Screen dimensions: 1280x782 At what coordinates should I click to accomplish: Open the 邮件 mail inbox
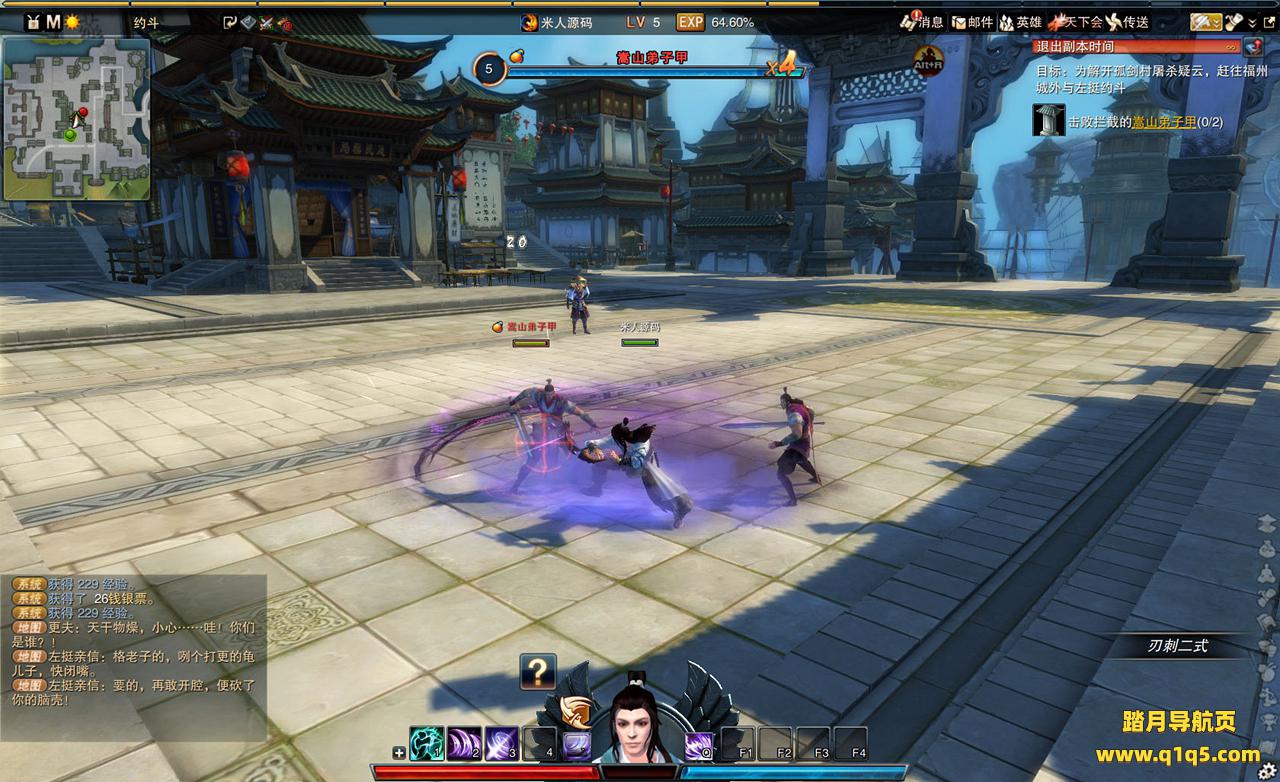point(972,22)
